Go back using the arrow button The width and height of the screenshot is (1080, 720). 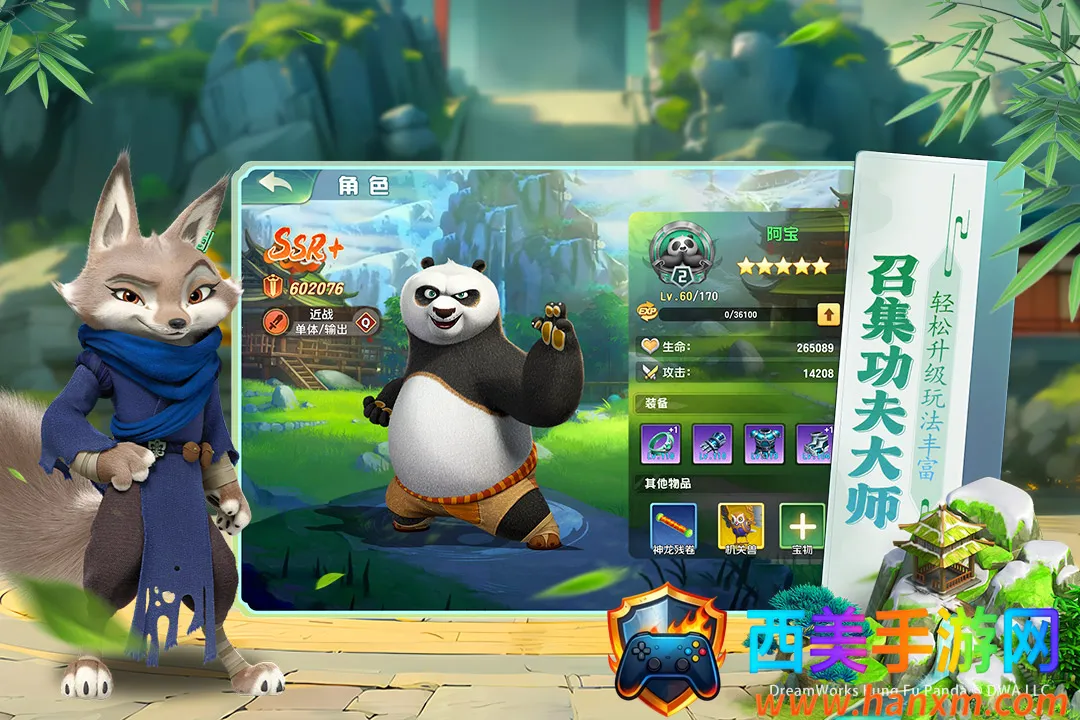pyautogui.click(x=274, y=184)
